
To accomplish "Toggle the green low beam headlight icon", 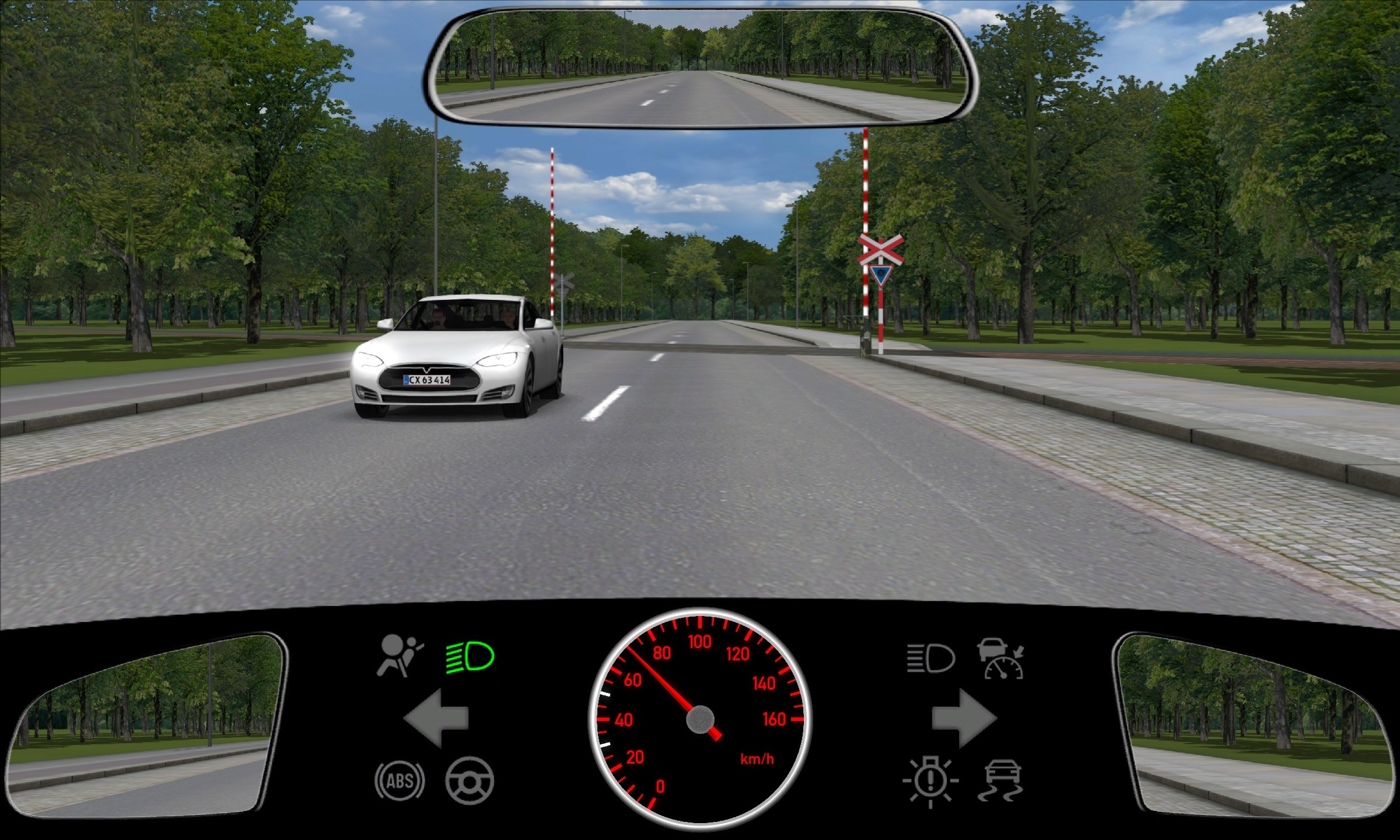I will tap(470, 657).
